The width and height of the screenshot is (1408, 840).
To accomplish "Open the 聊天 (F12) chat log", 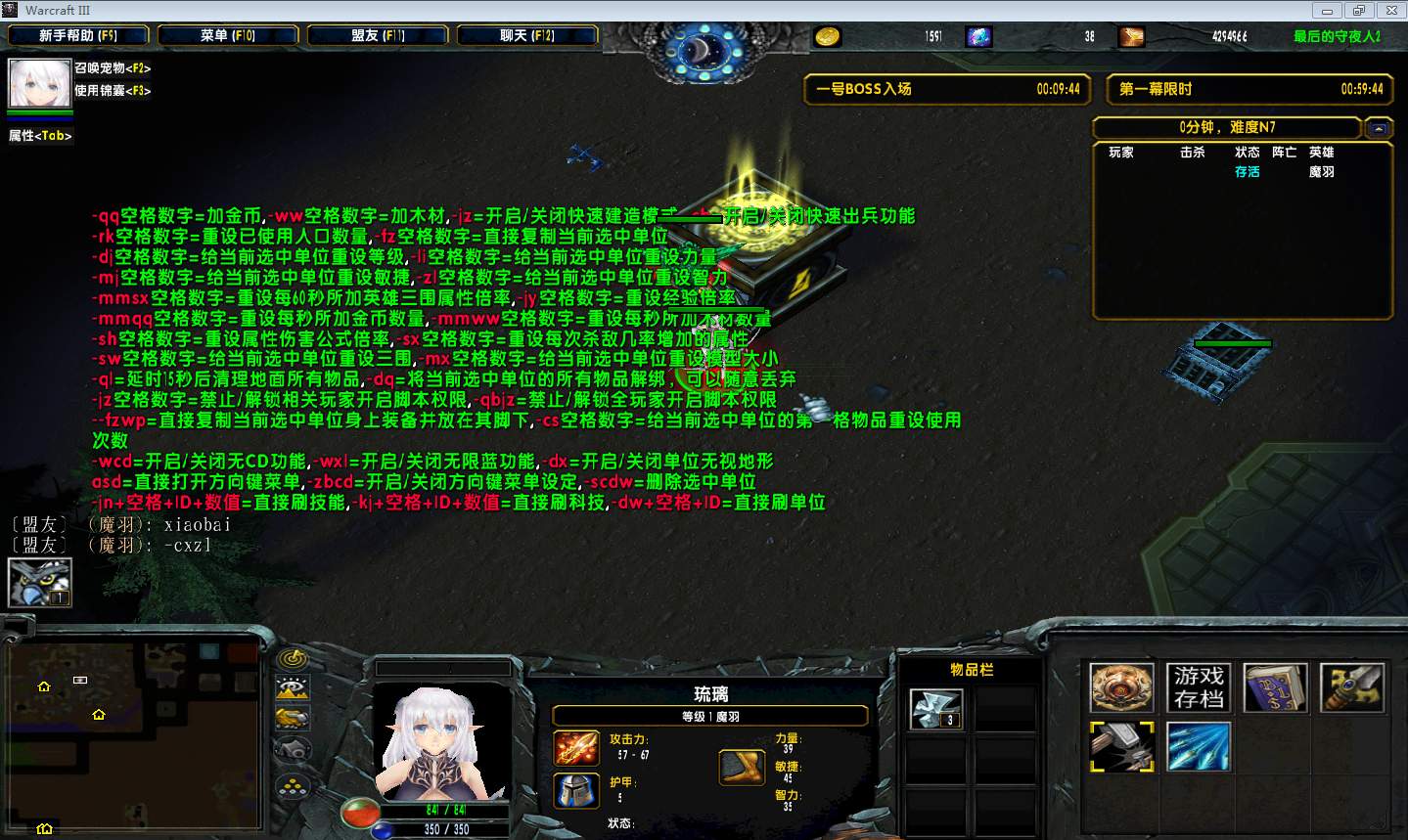I will (x=527, y=36).
